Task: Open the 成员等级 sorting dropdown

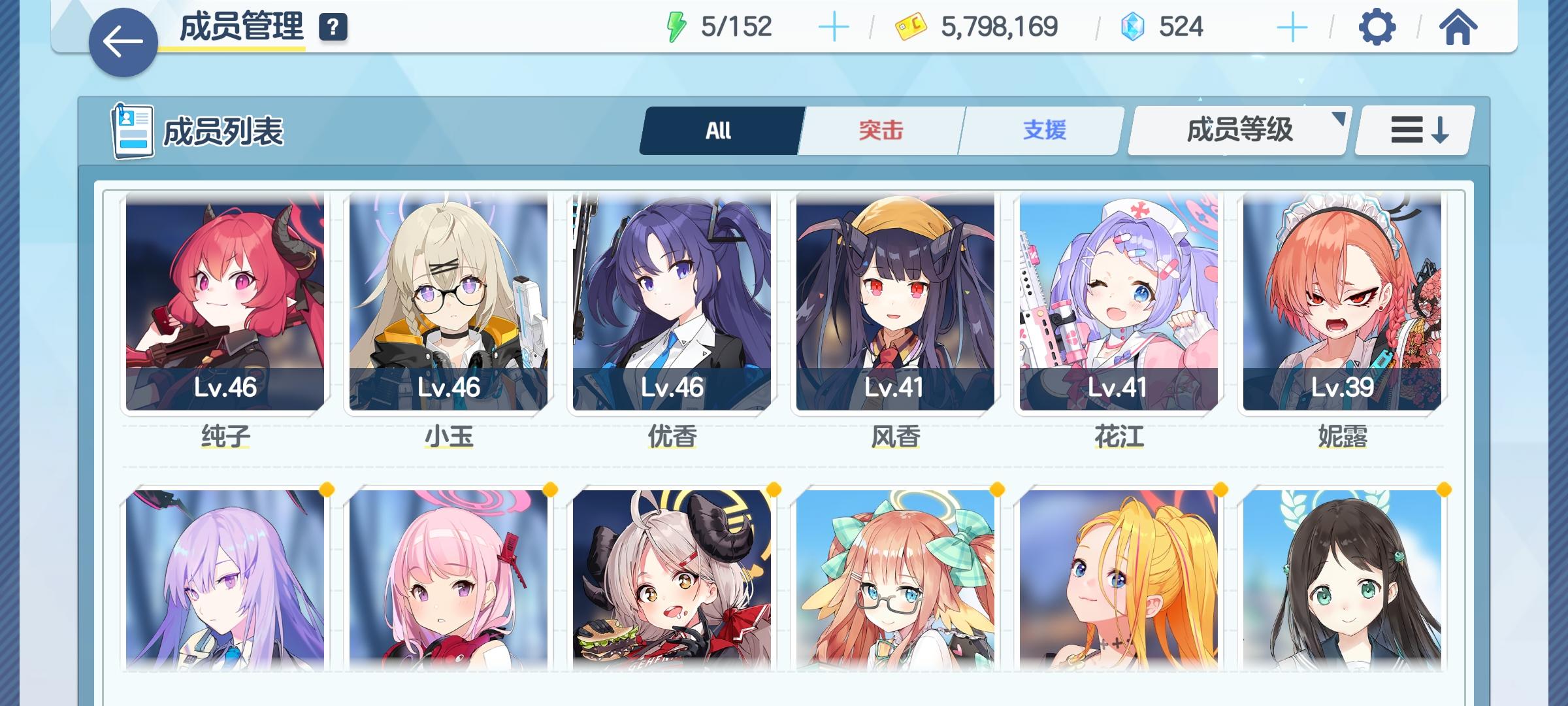Action: pos(1237,129)
